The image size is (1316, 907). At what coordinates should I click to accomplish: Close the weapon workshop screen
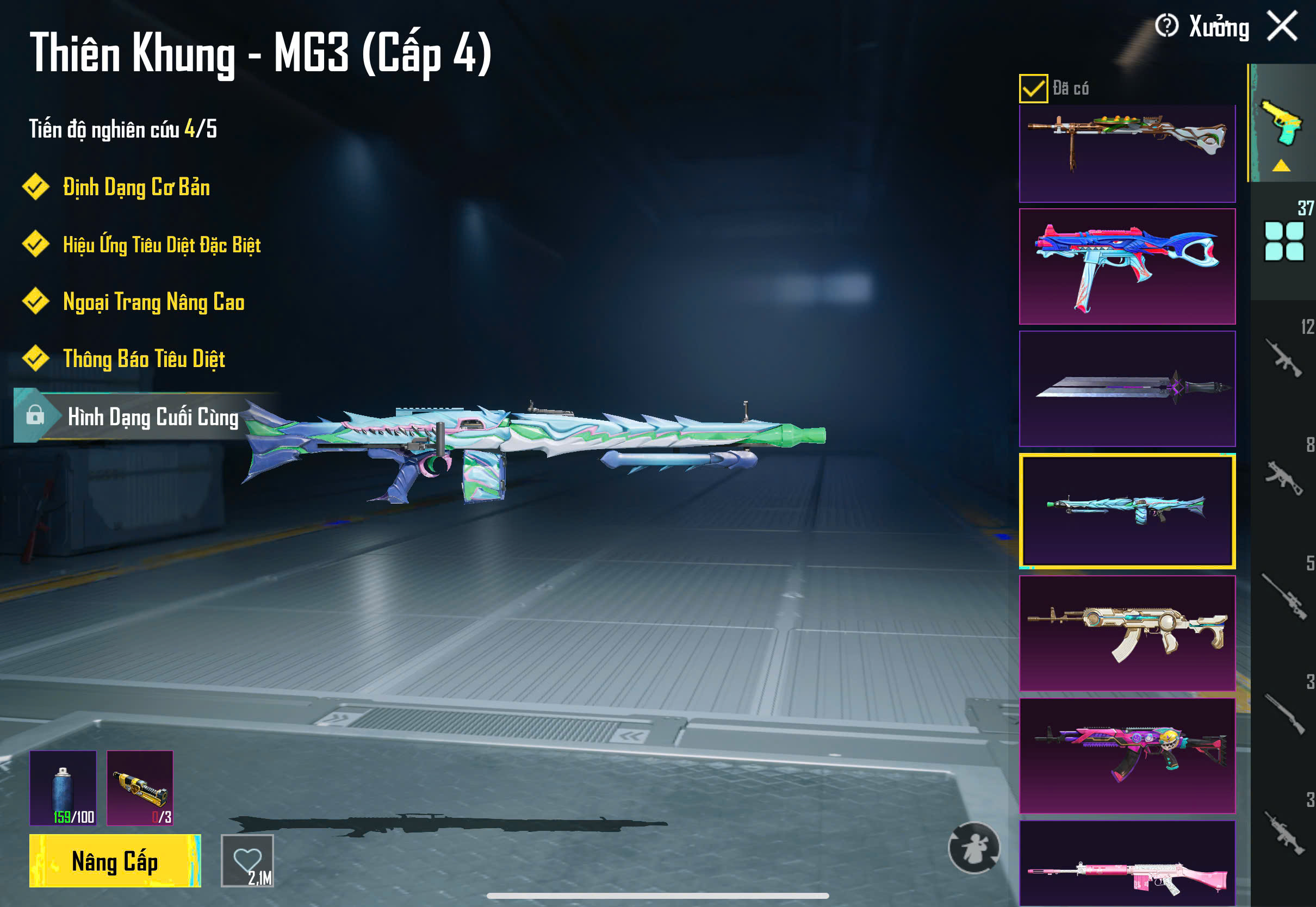tap(1282, 26)
